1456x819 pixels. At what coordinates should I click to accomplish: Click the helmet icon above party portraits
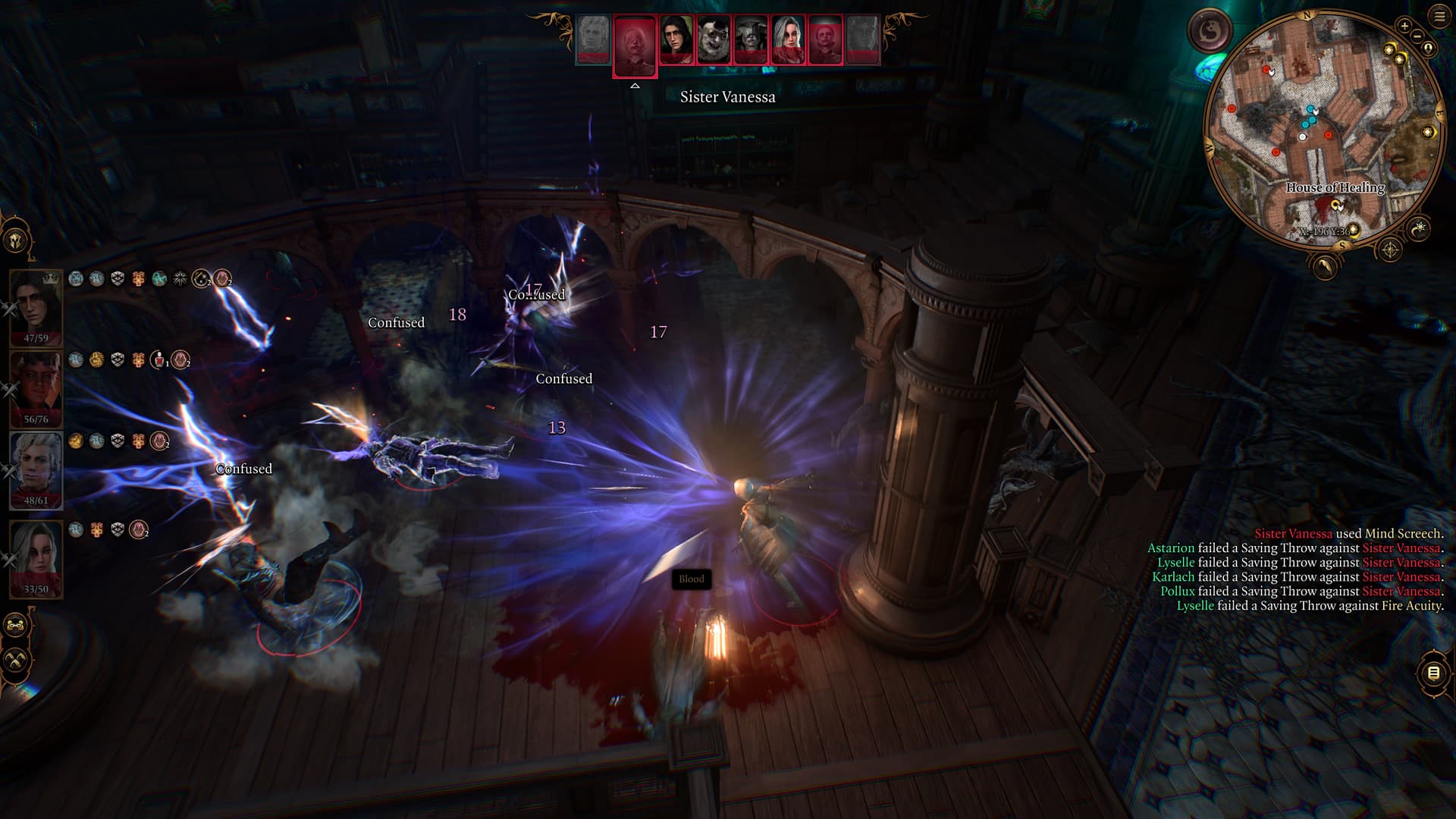point(15,240)
